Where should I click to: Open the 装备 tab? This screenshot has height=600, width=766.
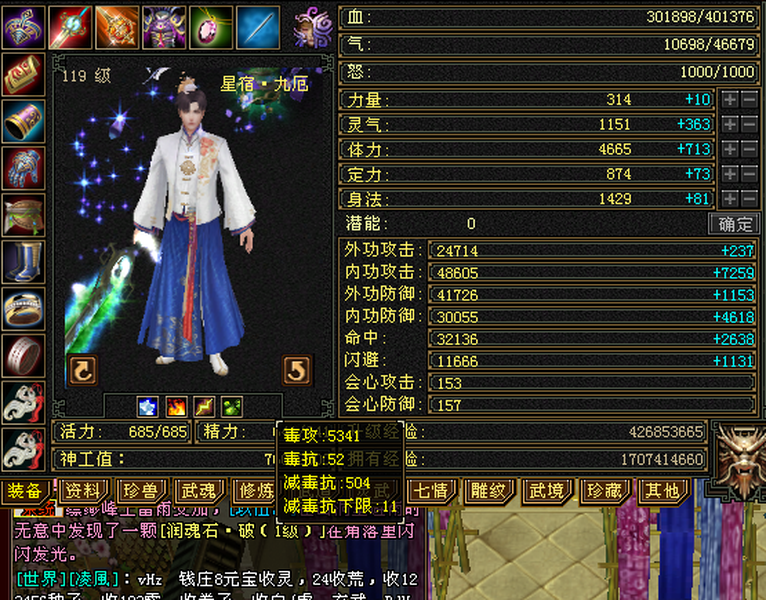[x=24, y=491]
